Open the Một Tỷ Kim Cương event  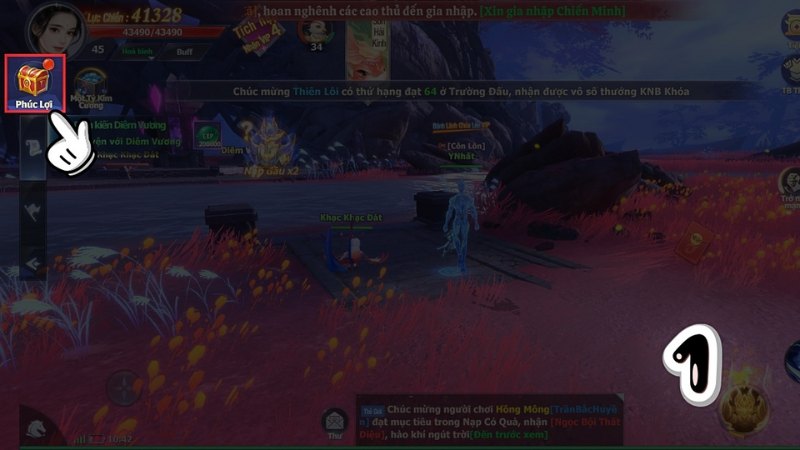92,91
